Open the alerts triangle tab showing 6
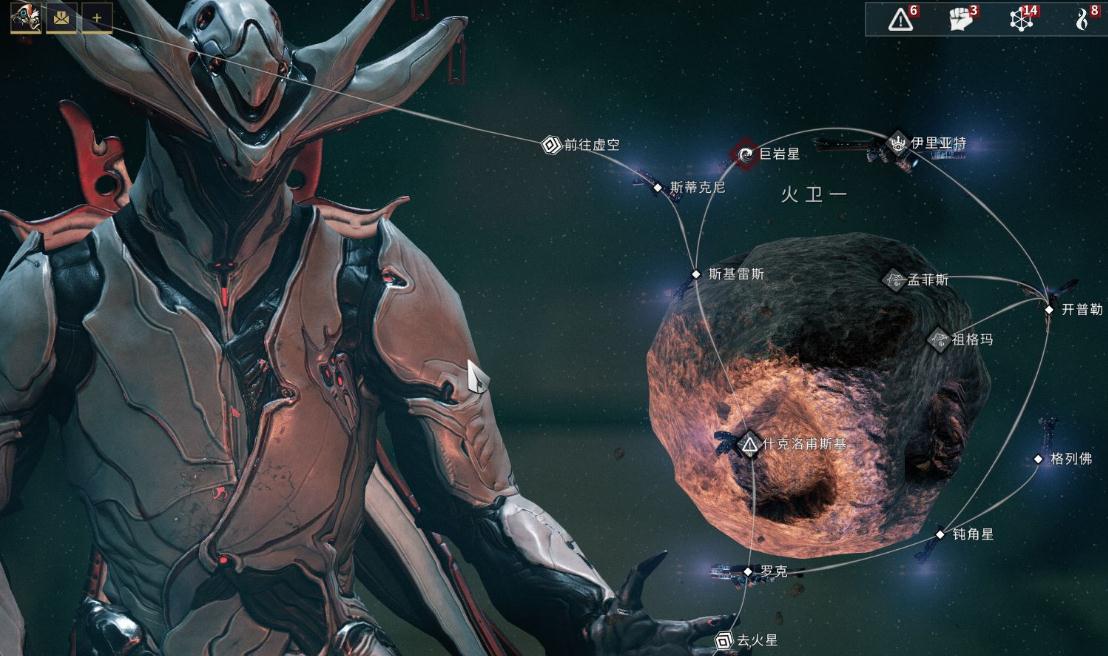 tap(901, 19)
